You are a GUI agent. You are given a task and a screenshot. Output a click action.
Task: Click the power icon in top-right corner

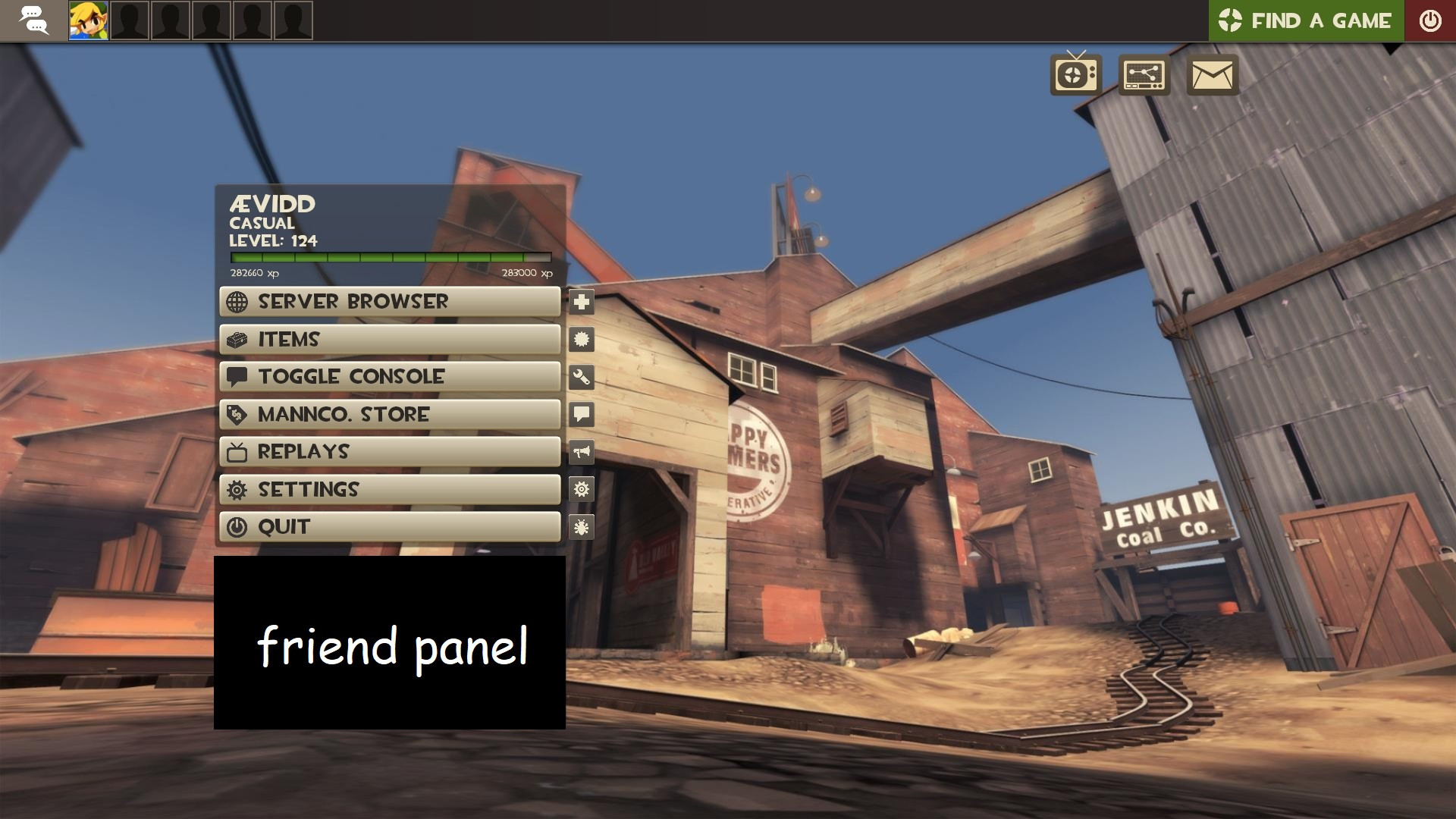tap(1429, 20)
